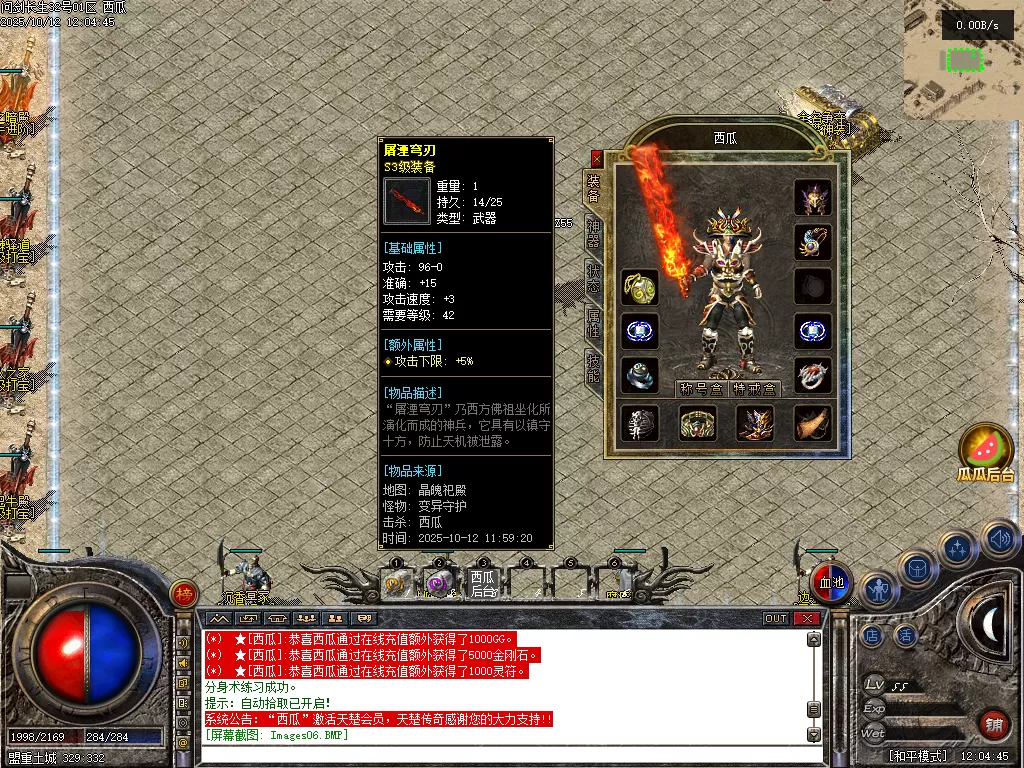Select the equipped helmet slot
The height and width of the screenshot is (768, 1024).
(x=812, y=198)
